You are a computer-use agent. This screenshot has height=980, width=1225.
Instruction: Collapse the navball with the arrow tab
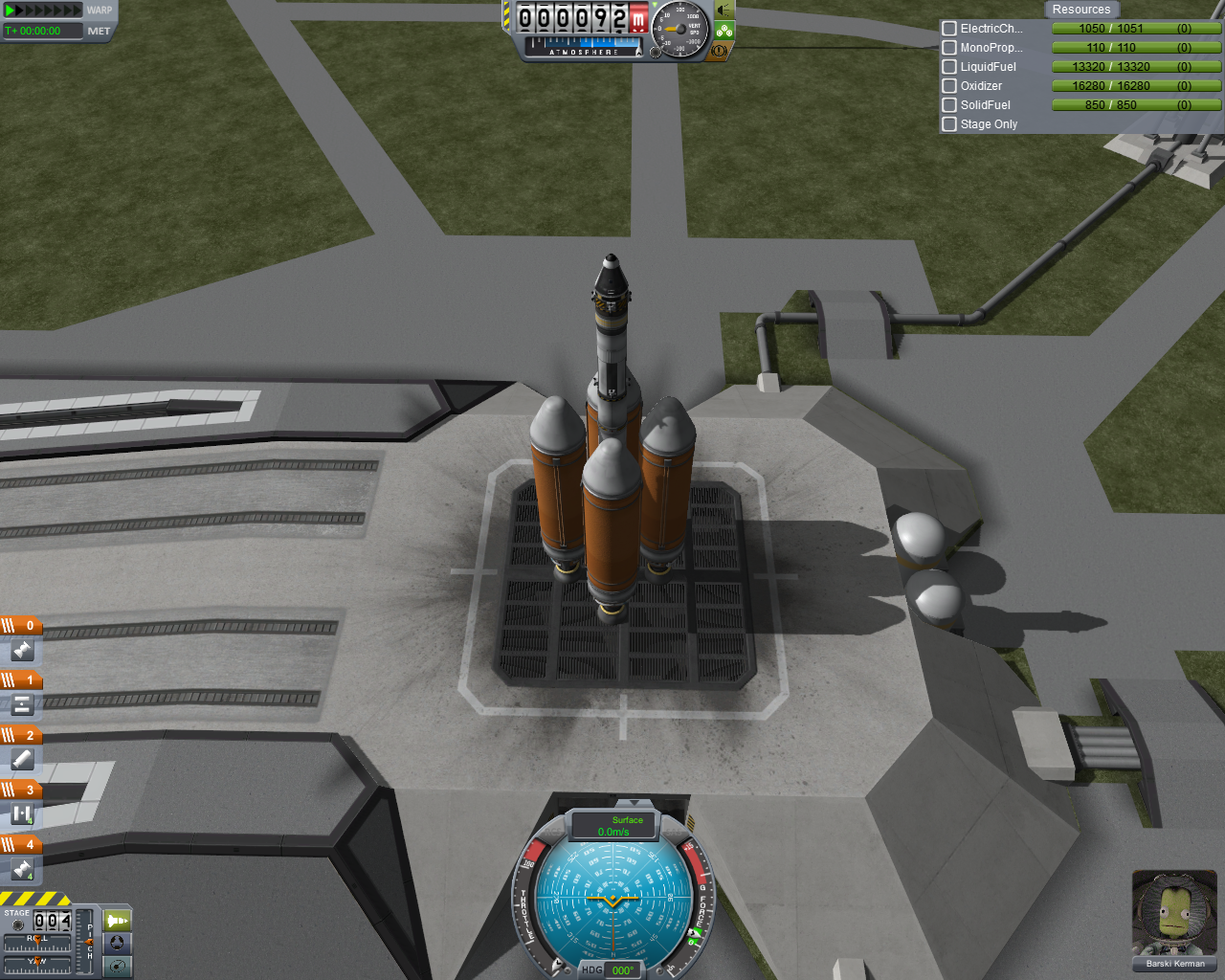point(633,803)
